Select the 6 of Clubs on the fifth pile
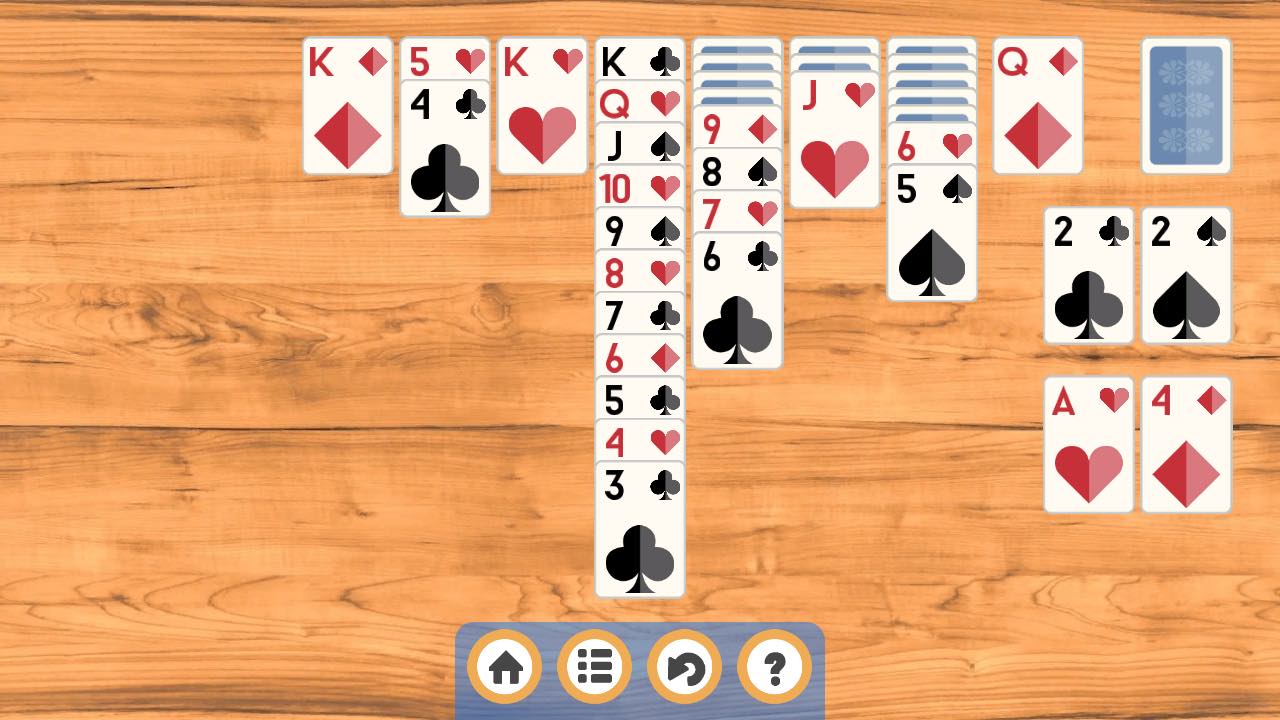The height and width of the screenshot is (720, 1280). [x=738, y=300]
